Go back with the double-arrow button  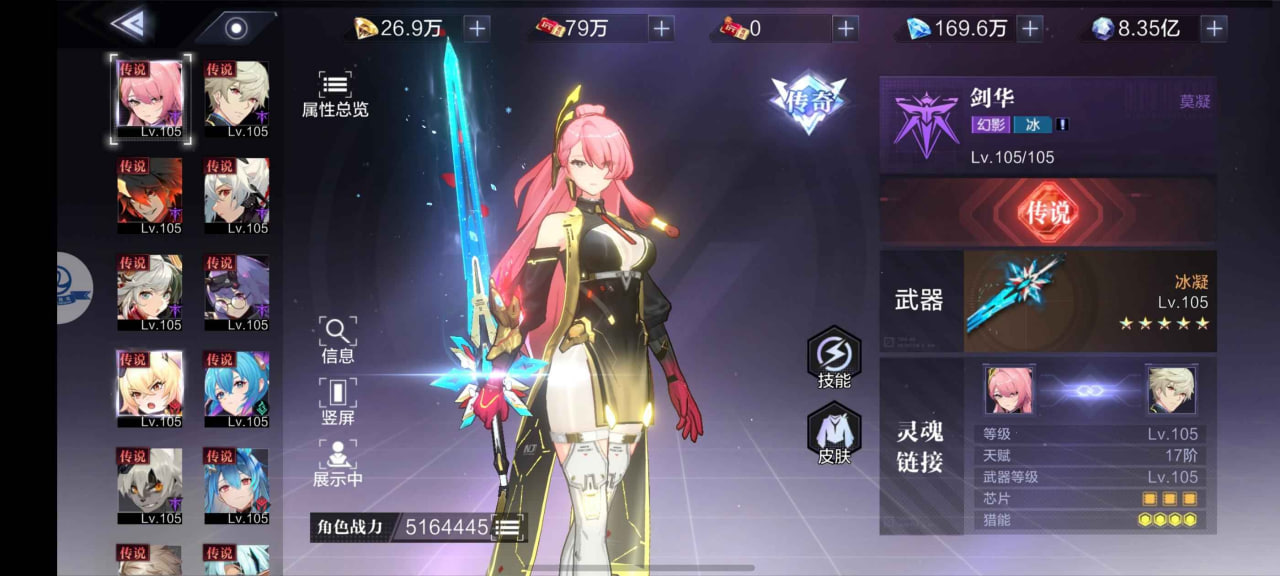[x=127, y=24]
